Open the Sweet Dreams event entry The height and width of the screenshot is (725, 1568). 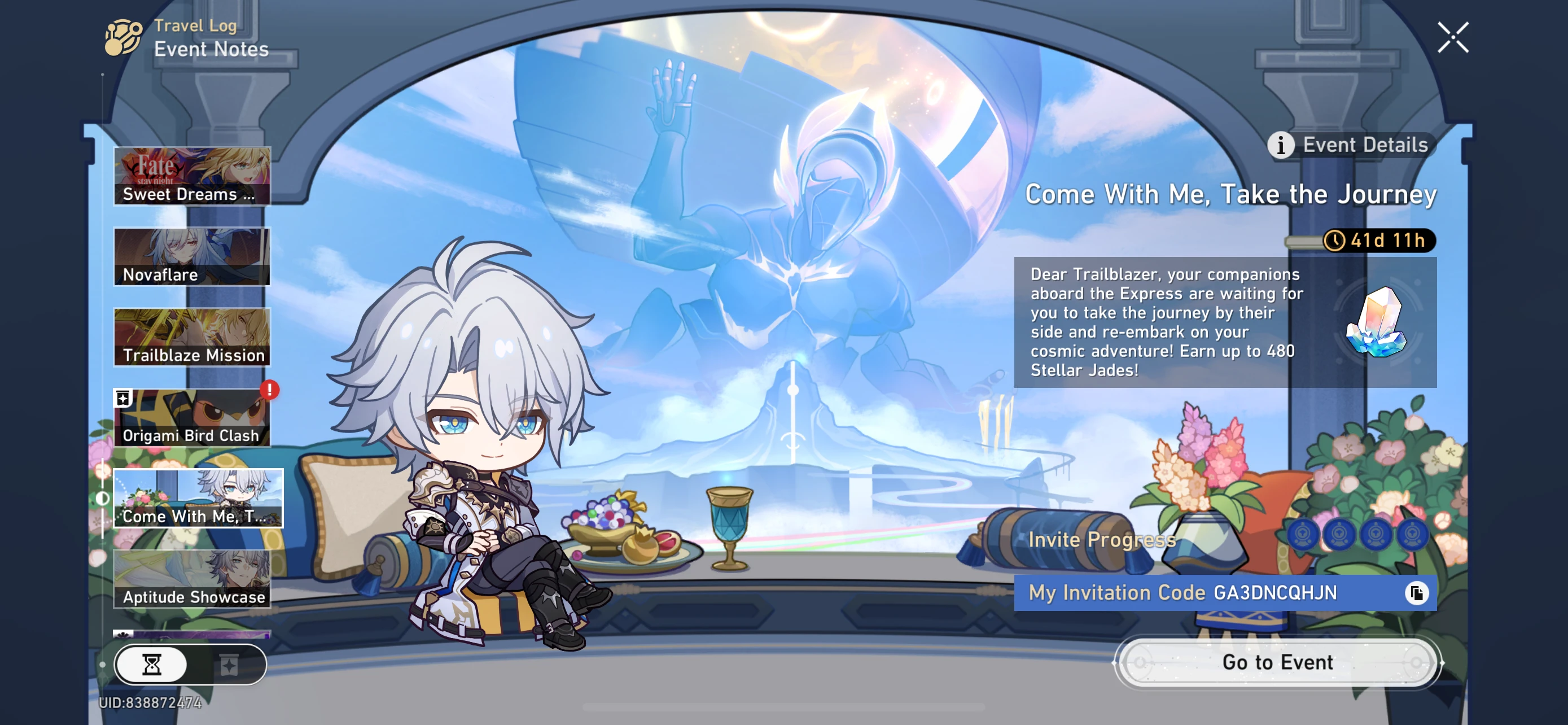[191, 175]
